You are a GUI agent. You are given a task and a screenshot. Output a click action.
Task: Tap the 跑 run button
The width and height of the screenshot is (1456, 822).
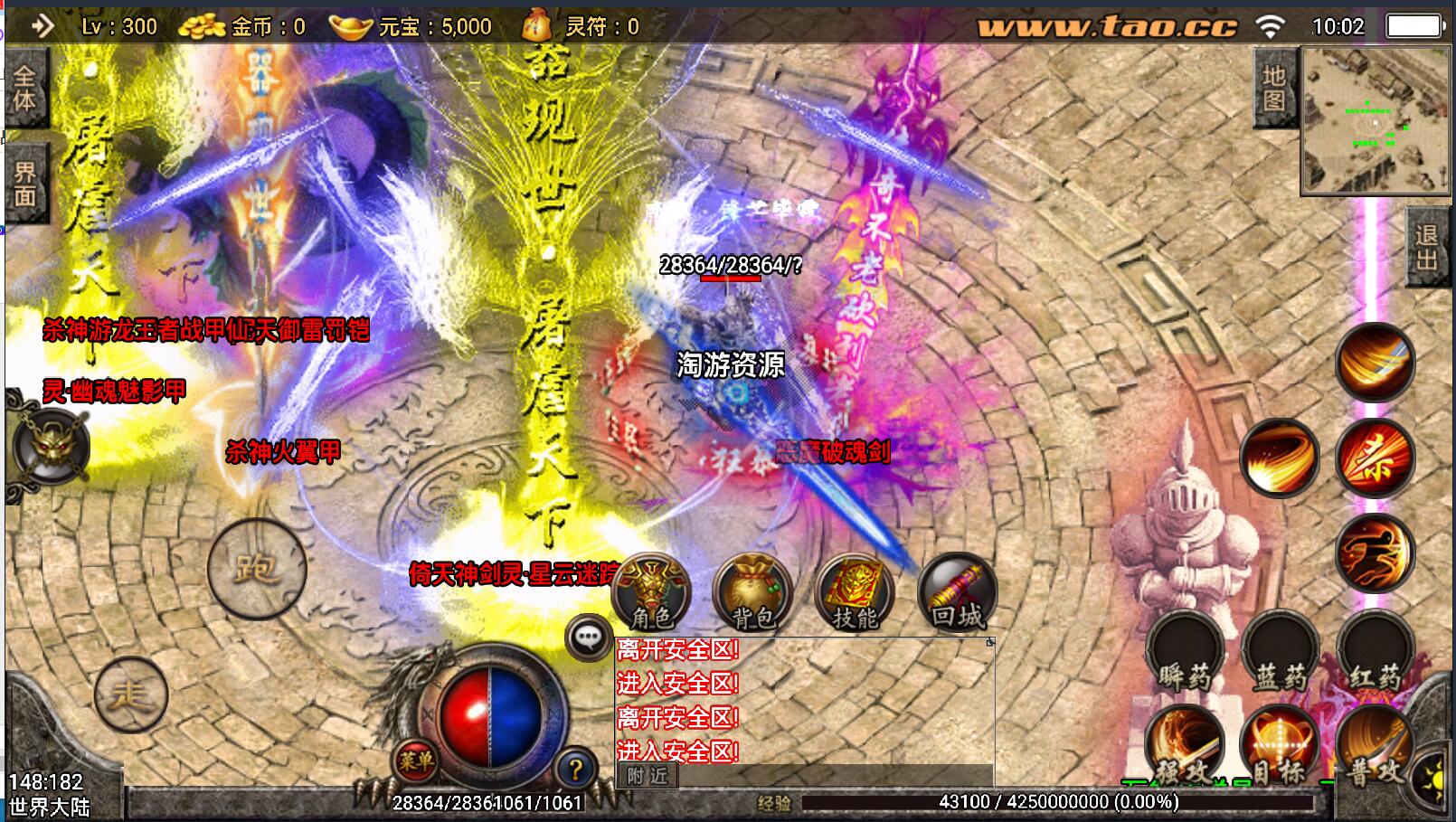pos(256,568)
